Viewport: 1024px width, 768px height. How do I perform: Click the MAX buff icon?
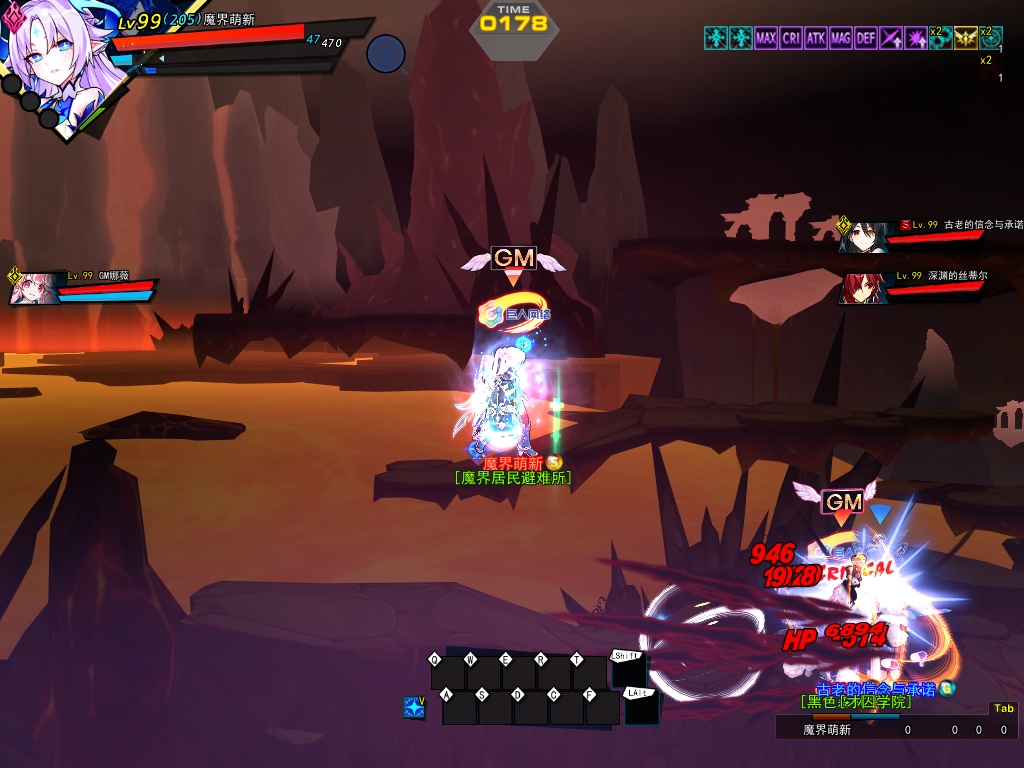(766, 38)
